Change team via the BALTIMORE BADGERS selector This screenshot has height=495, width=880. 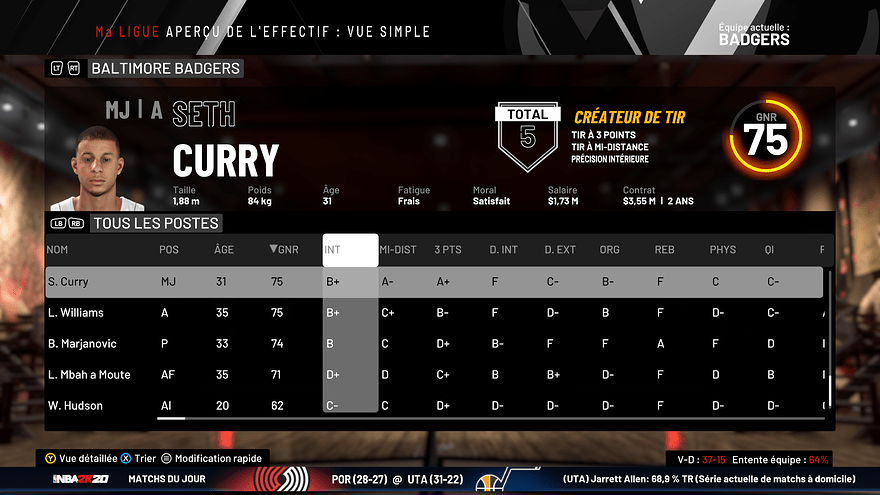164,69
